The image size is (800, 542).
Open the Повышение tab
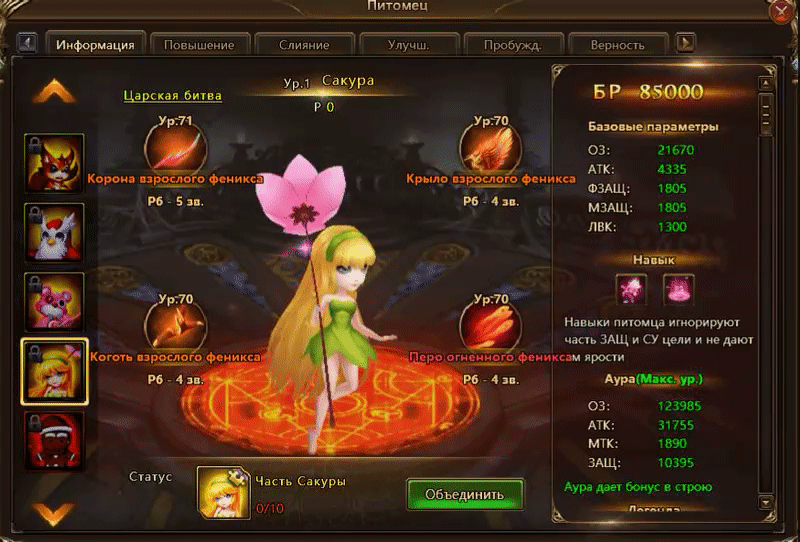tap(199, 45)
